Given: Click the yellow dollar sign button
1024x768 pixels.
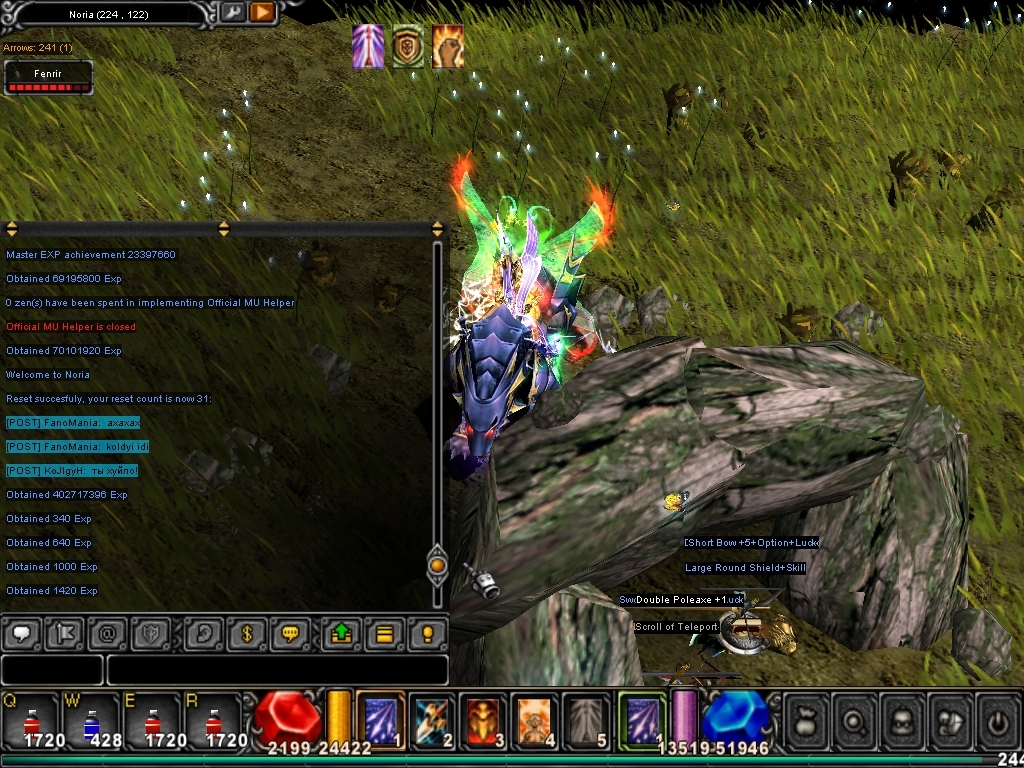Looking at the screenshot, I should 247,634.
